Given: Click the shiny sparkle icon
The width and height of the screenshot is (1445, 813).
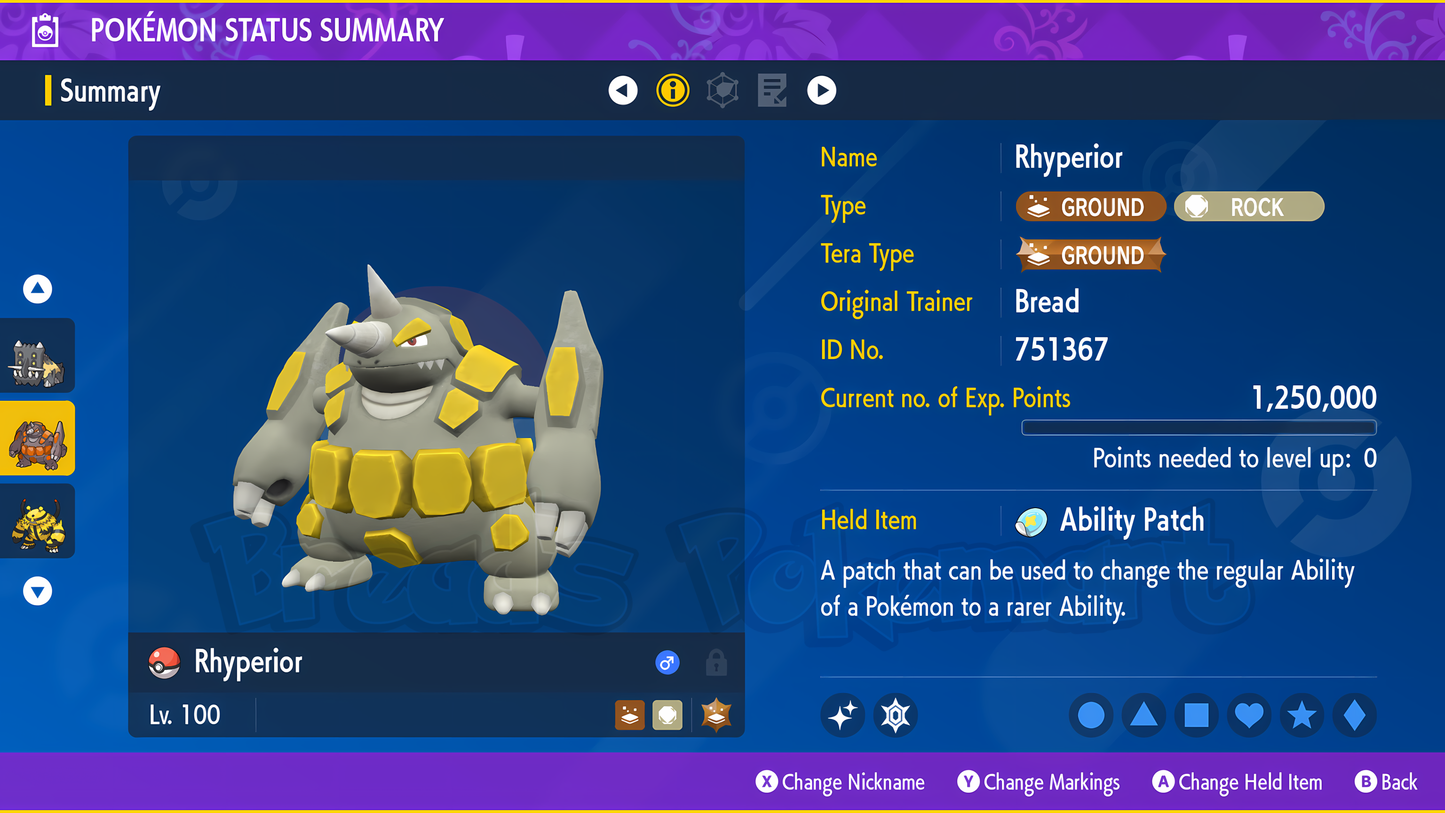Looking at the screenshot, I should pyautogui.click(x=843, y=715).
